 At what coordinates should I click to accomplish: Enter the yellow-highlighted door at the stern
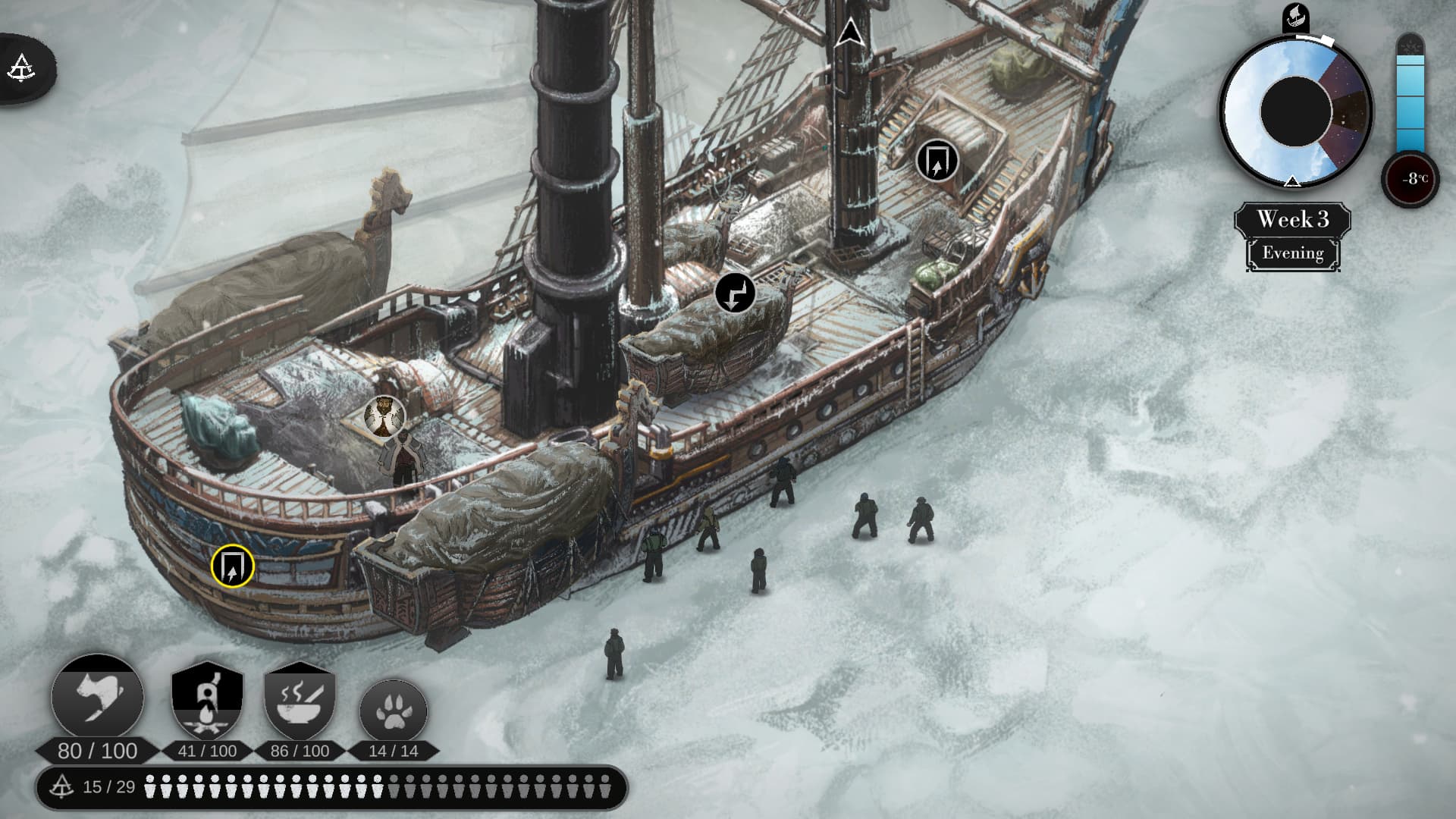[x=232, y=566]
